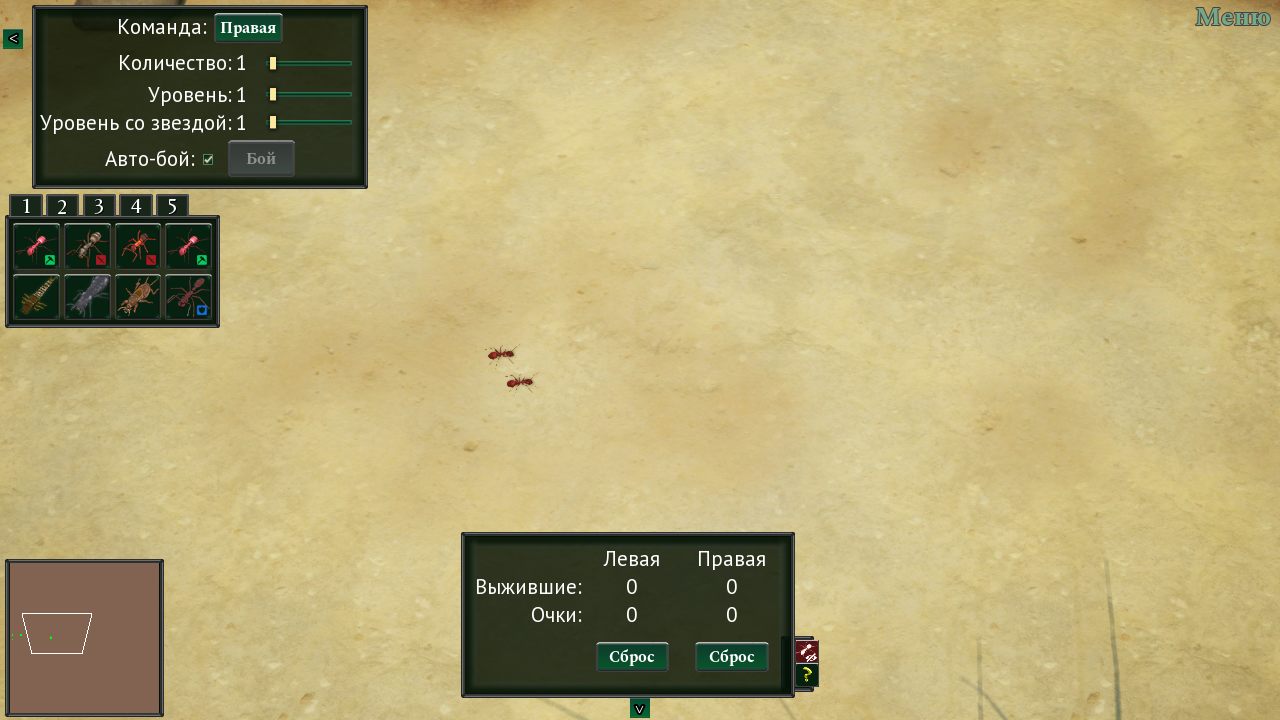This screenshot has height=720, width=1280.
Task: Switch team selector from Правая
Action: 248,28
